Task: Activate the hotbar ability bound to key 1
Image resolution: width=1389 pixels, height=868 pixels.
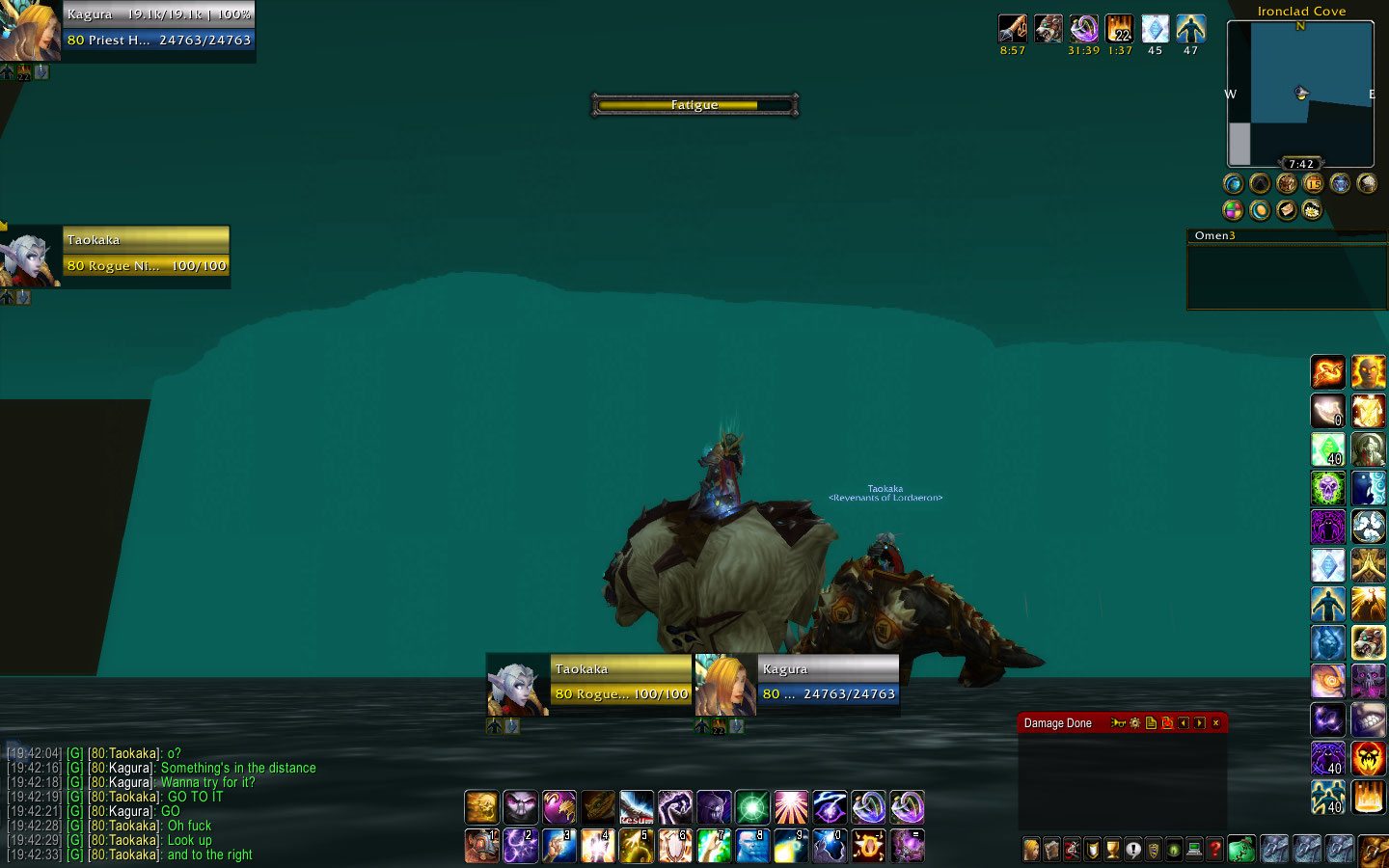Action: coord(481,846)
